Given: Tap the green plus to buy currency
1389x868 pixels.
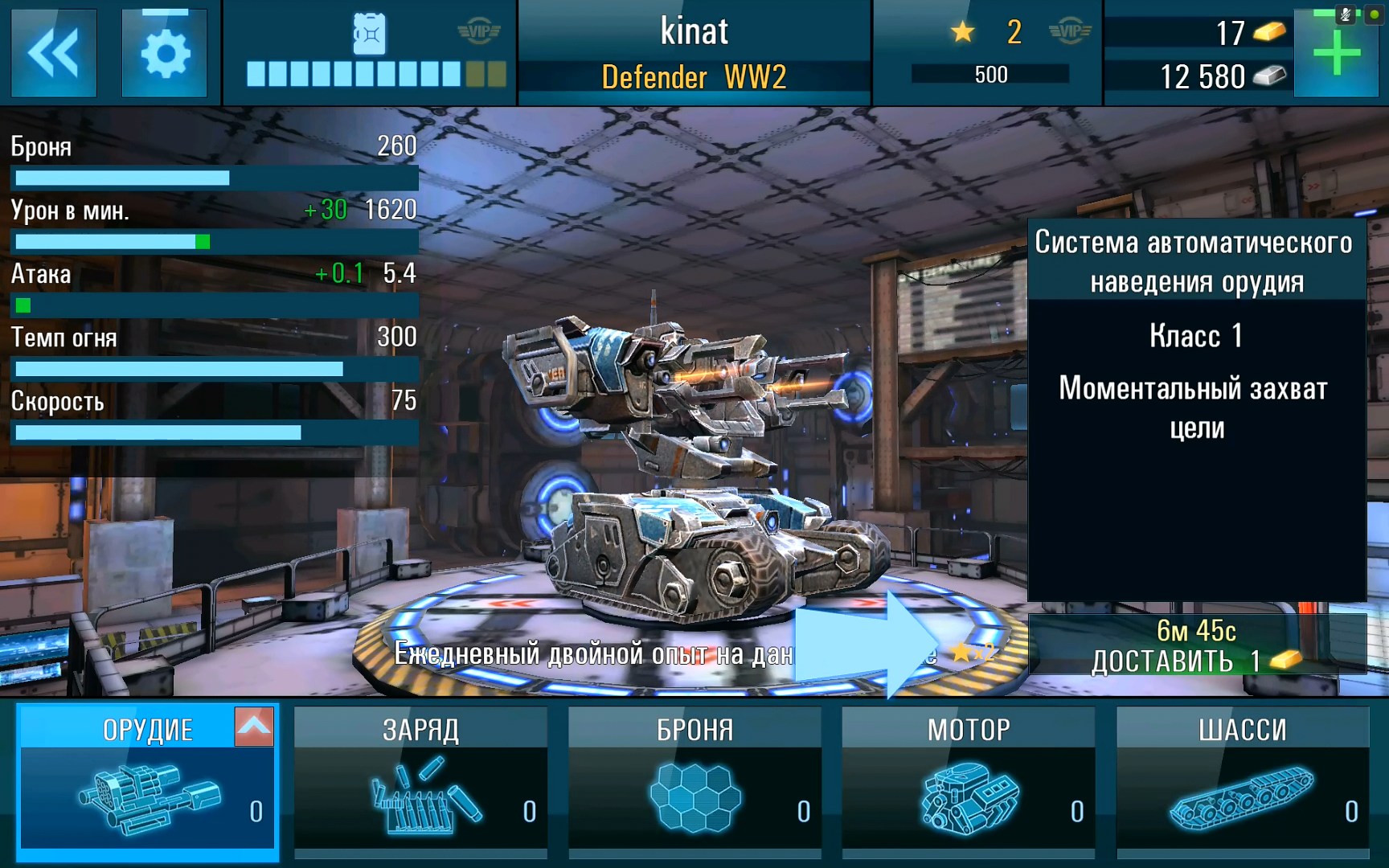Looking at the screenshot, I should click(x=1335, y=55).
